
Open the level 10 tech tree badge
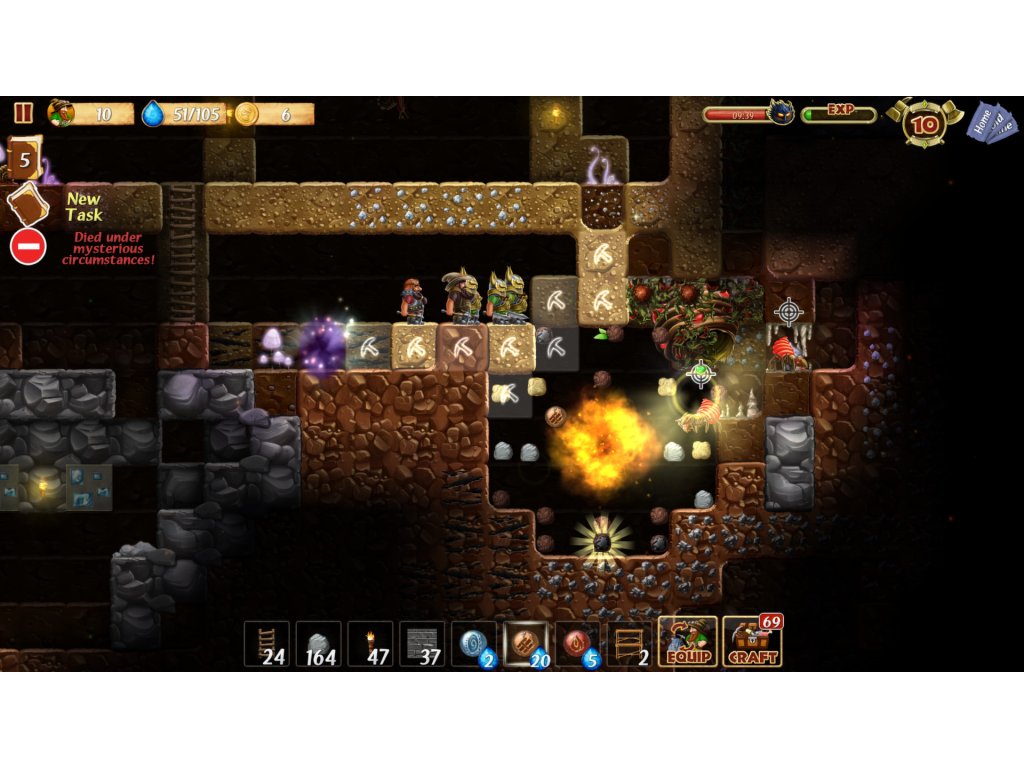(925, 124)
